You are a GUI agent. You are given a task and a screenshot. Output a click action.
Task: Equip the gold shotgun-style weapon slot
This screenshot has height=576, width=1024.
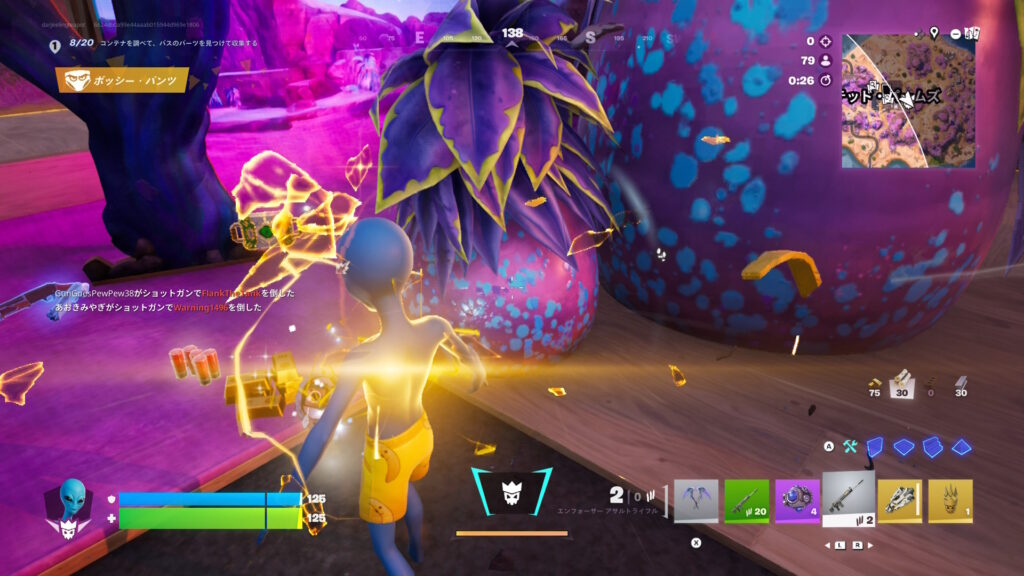pos(900,501)
